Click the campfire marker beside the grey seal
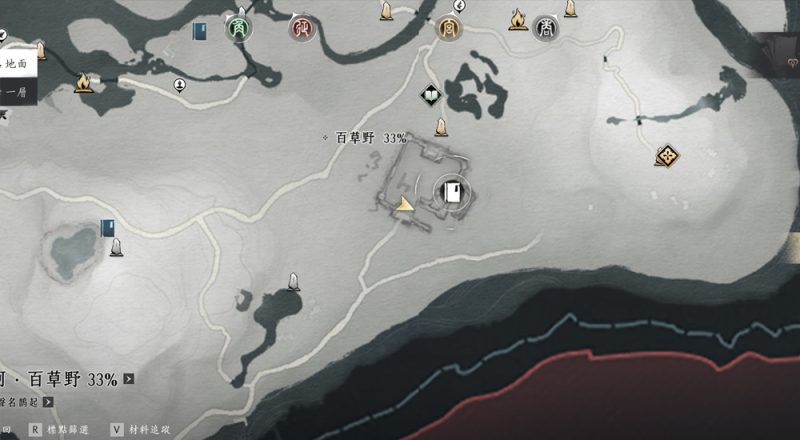This screenshot has height=440, width=800. tap(518, 20)
